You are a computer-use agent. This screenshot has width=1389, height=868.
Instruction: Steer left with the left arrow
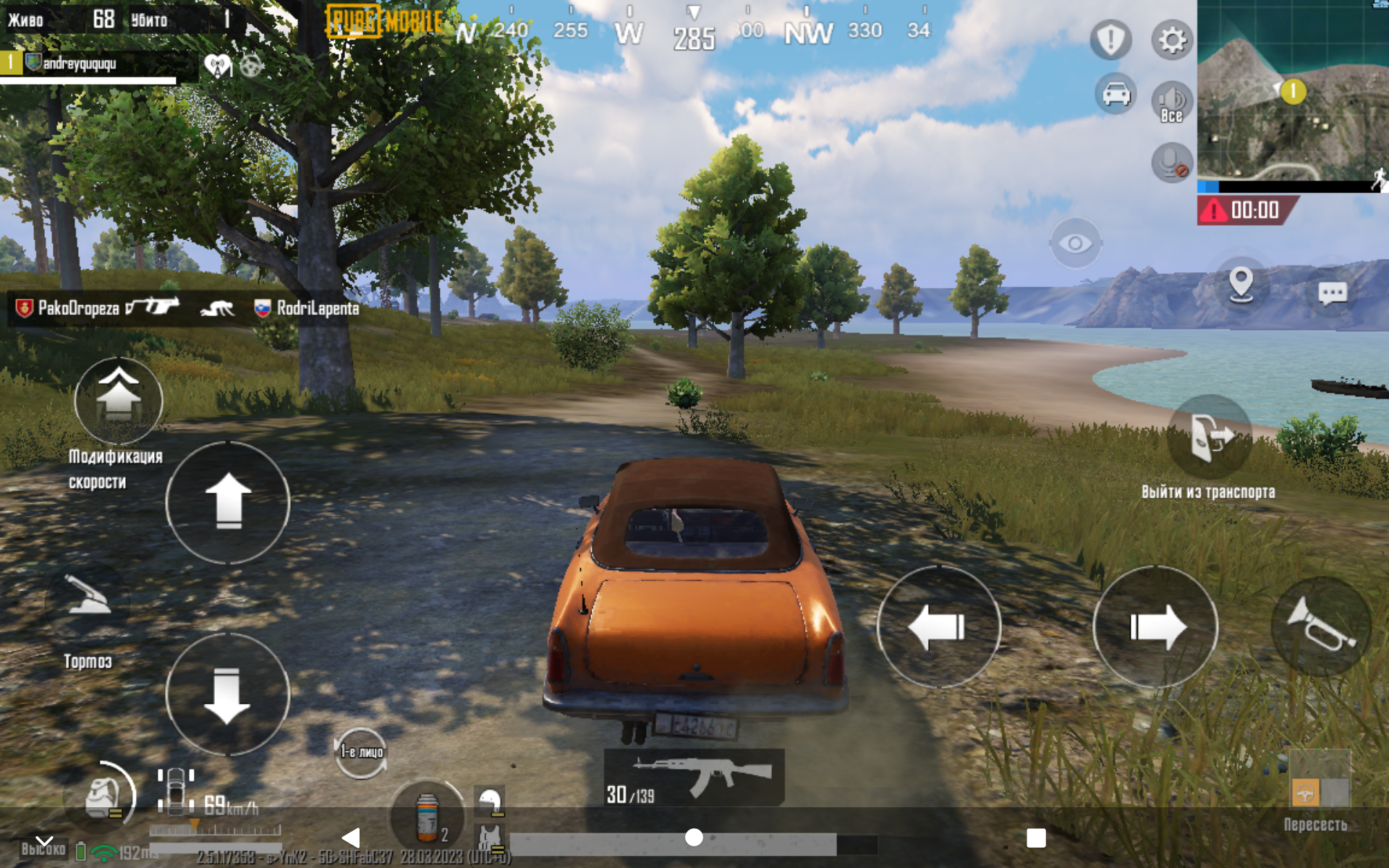(x=938, y=626)
